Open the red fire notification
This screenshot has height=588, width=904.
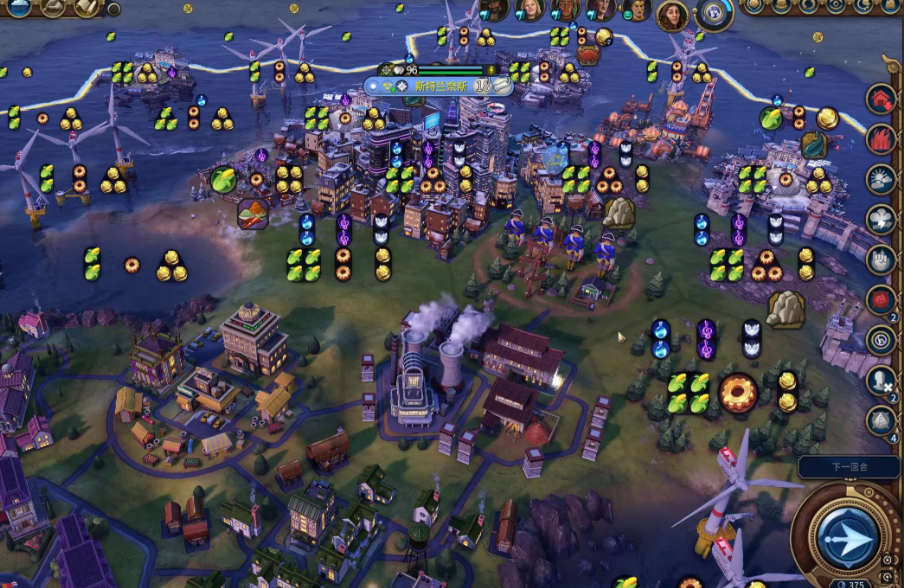(881, 139)
